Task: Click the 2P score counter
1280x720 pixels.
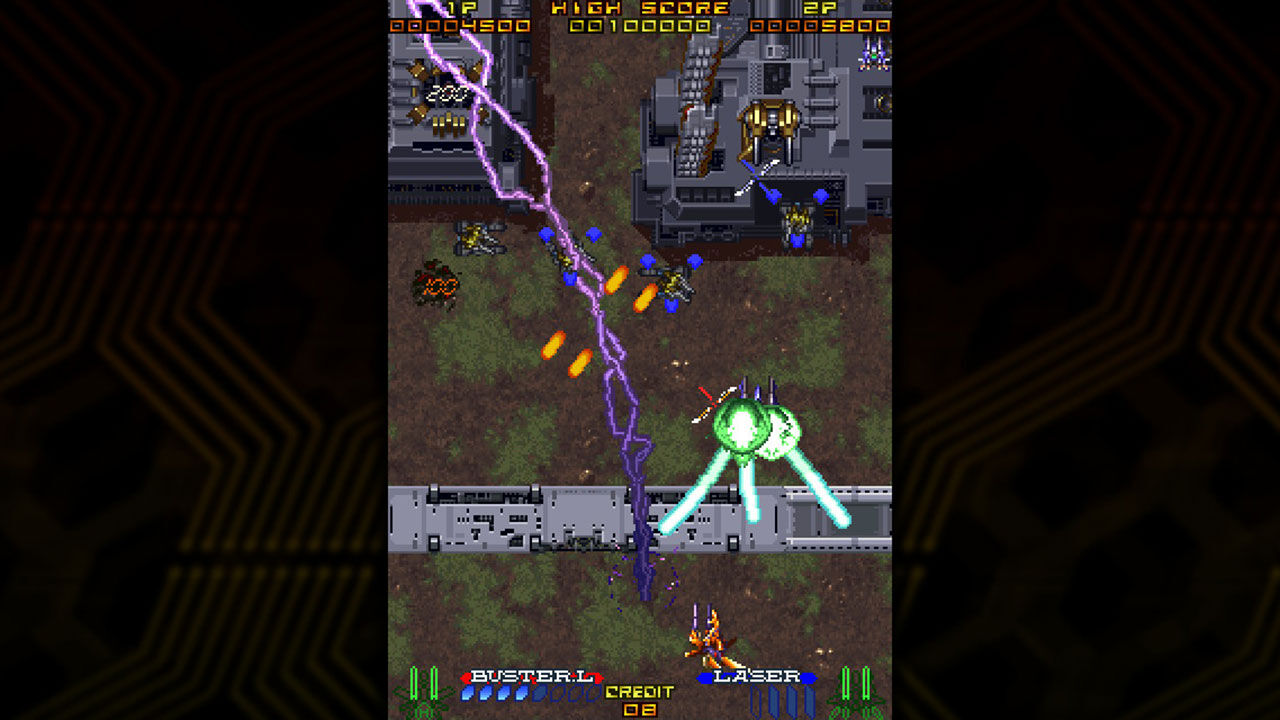Action: (x=818, y=28)
